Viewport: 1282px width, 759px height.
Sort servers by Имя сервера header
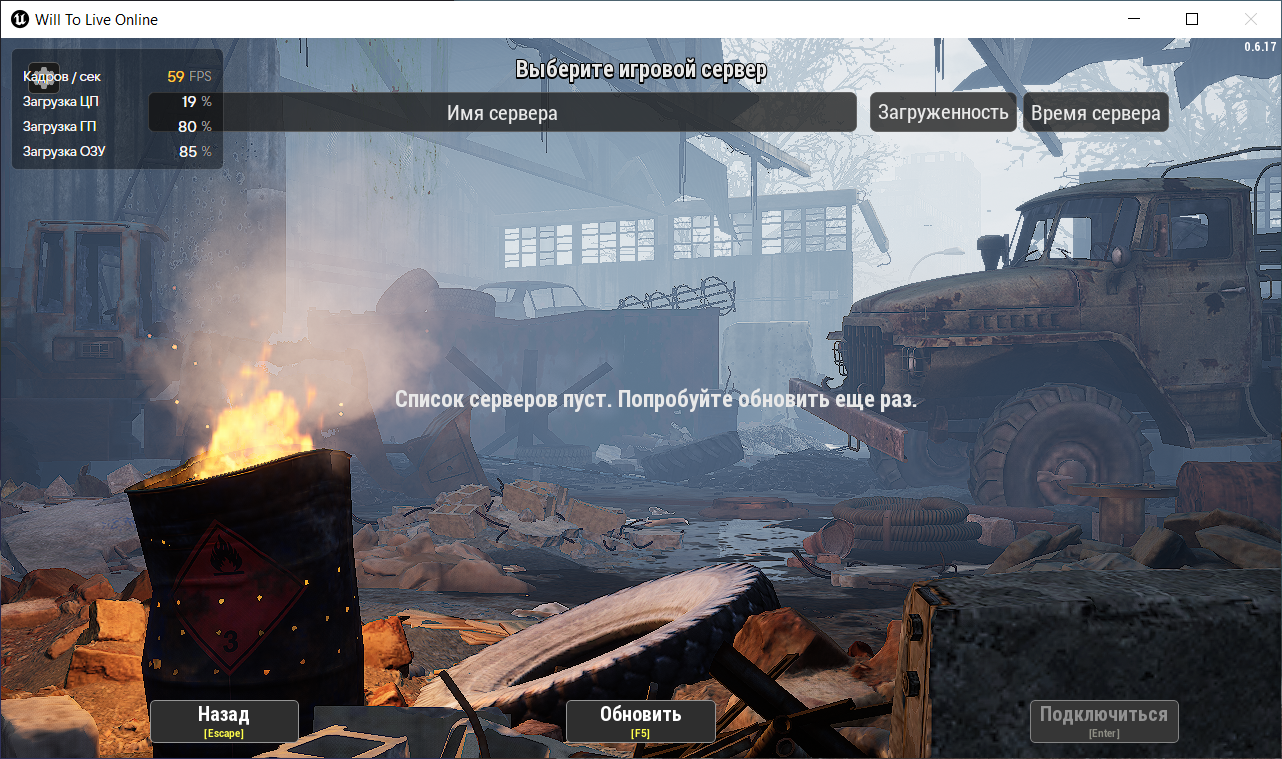(x=502, y=113)
